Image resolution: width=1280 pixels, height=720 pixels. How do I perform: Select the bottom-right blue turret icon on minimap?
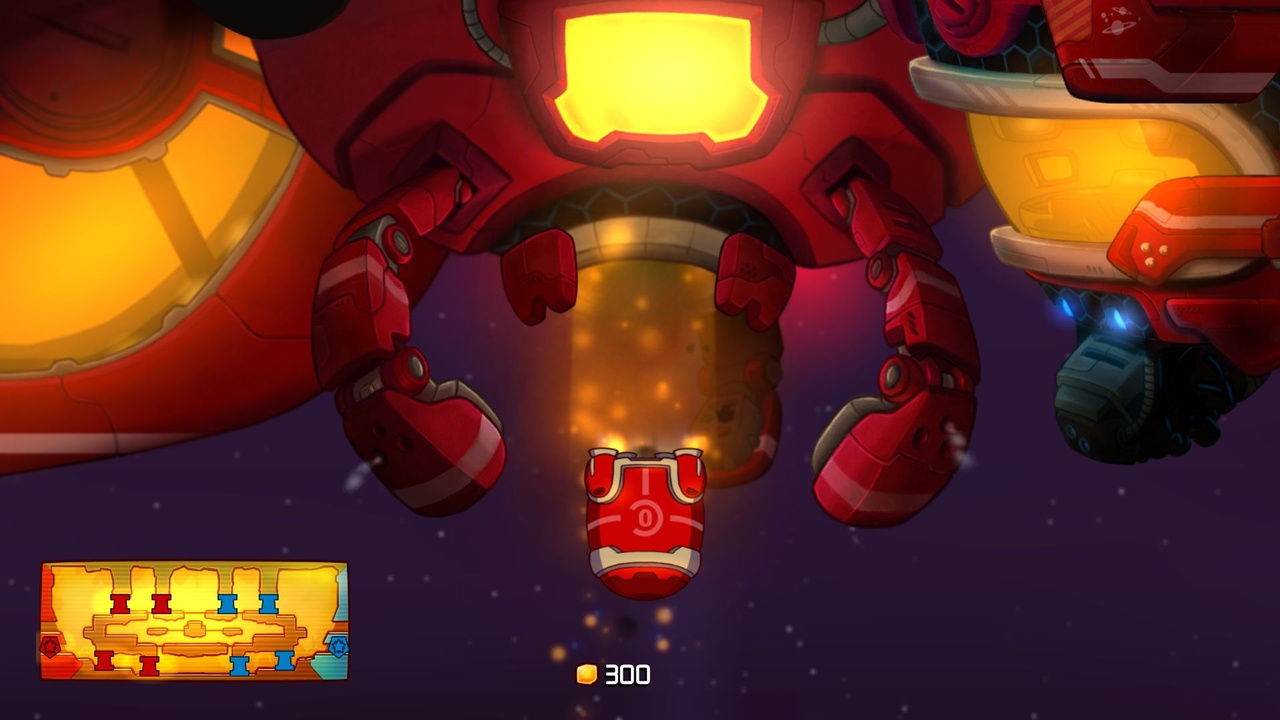pyautogui.click(x=285, y=660)
